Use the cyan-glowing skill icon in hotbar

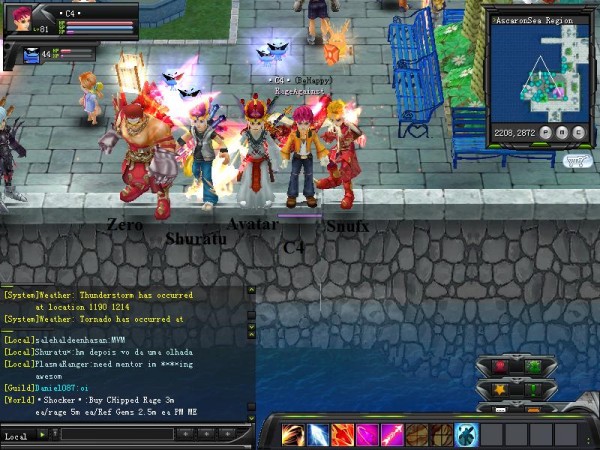(x=466, y=435)
